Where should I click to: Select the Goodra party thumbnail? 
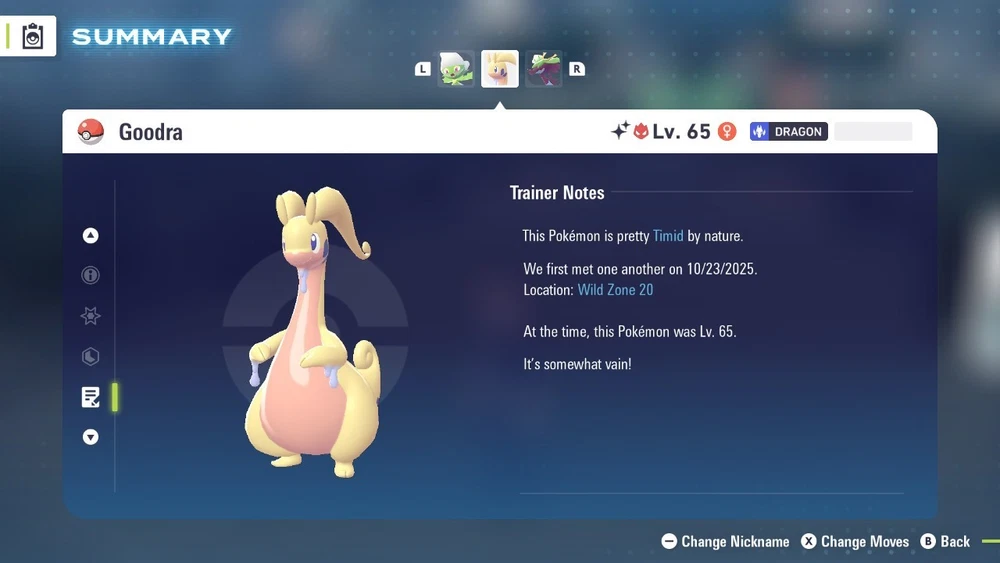click(x=500, y=69)
